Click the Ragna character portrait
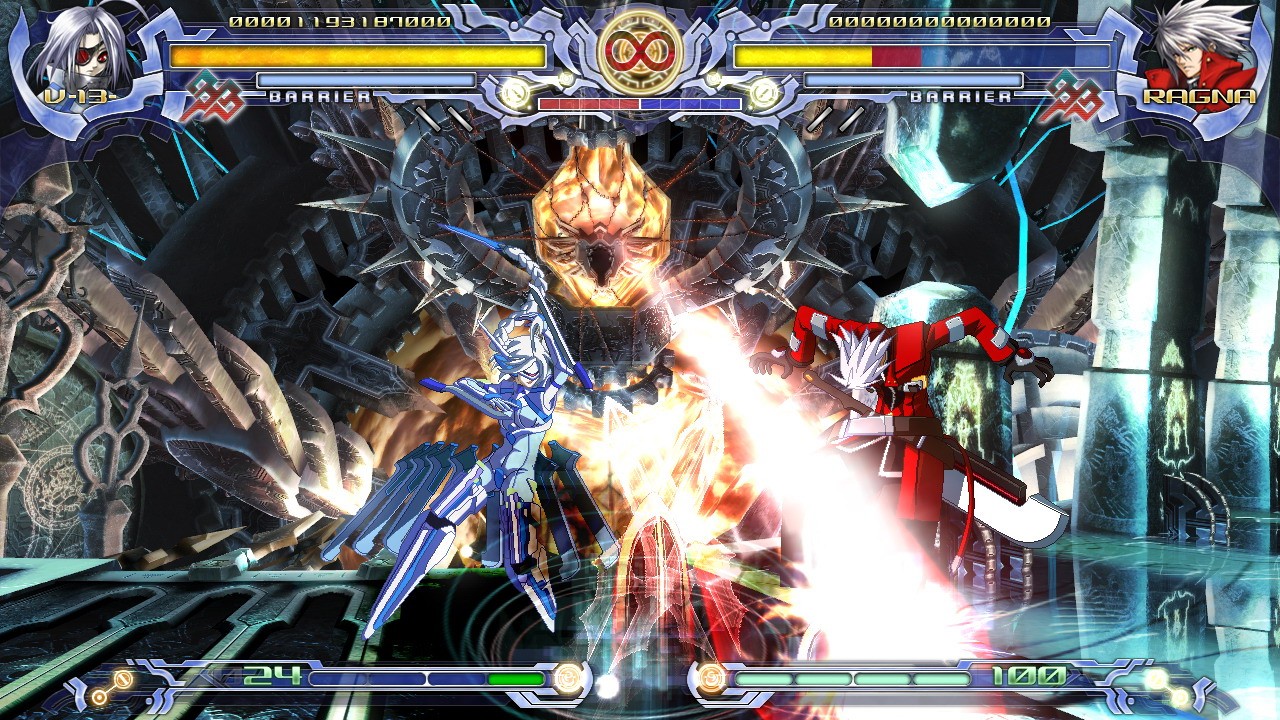 [x=1197, y=48]
